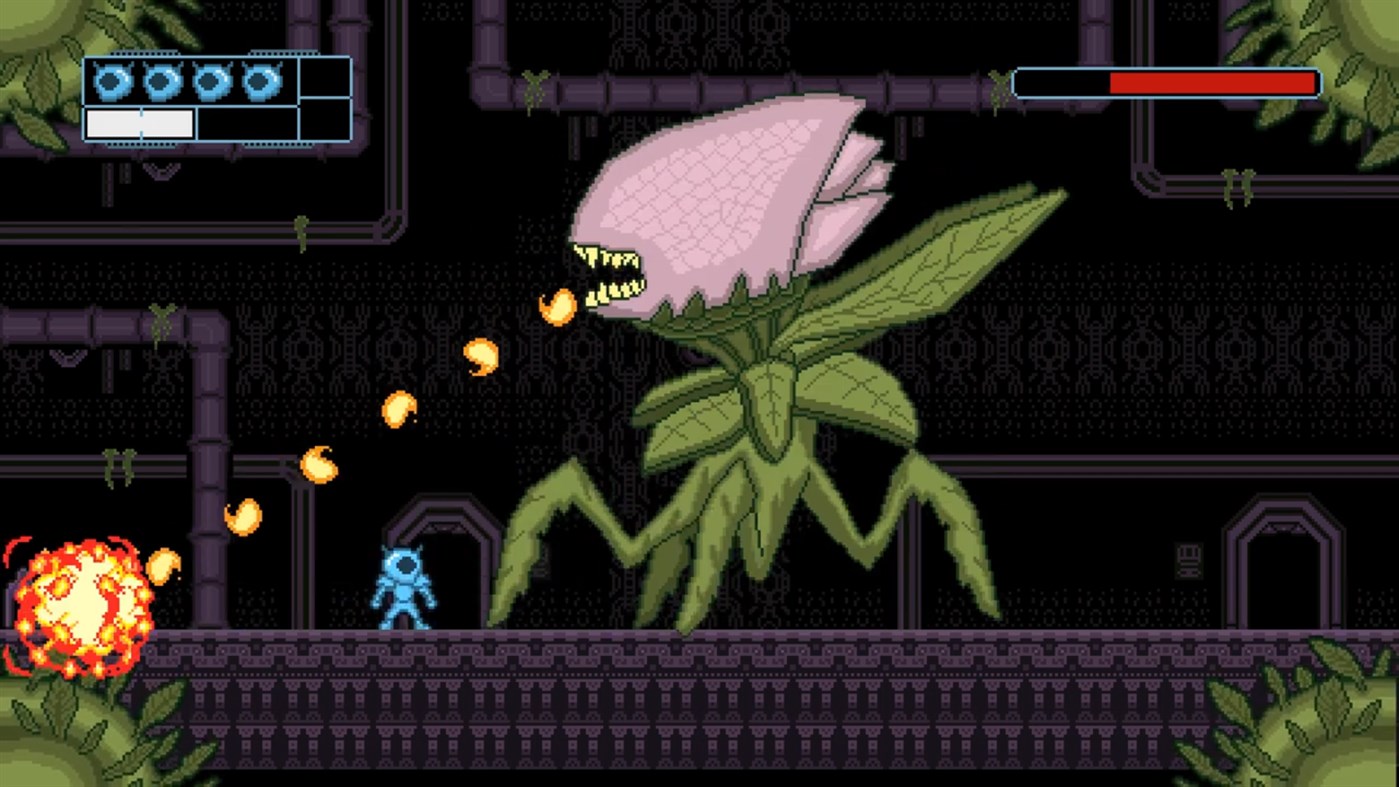Select the first blue alien life icon
The image size is (1399, 787).
point(112,80)
